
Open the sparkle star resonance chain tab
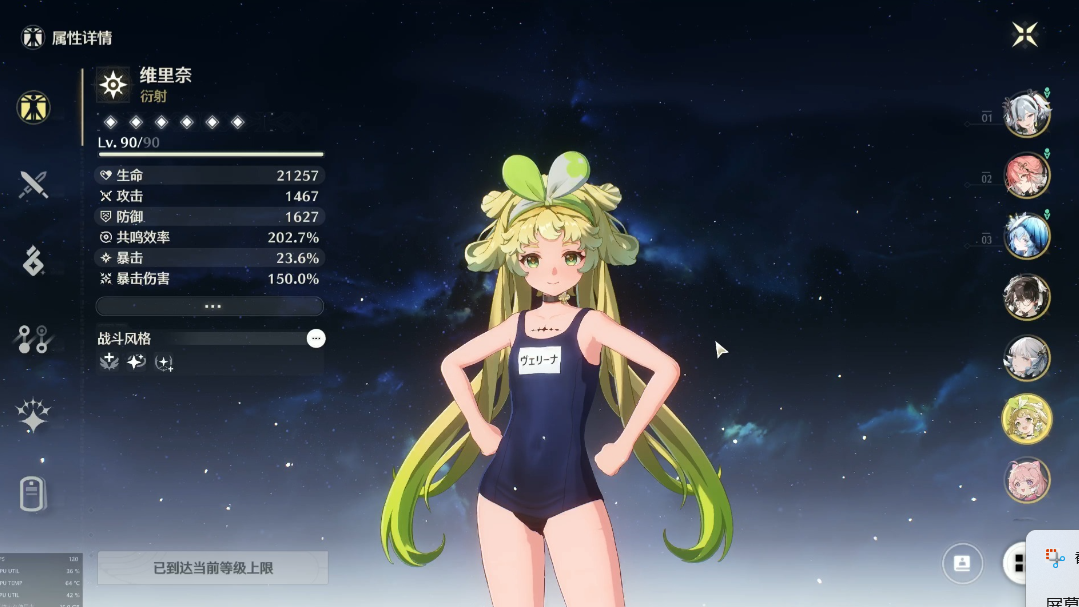click(33, 416)
